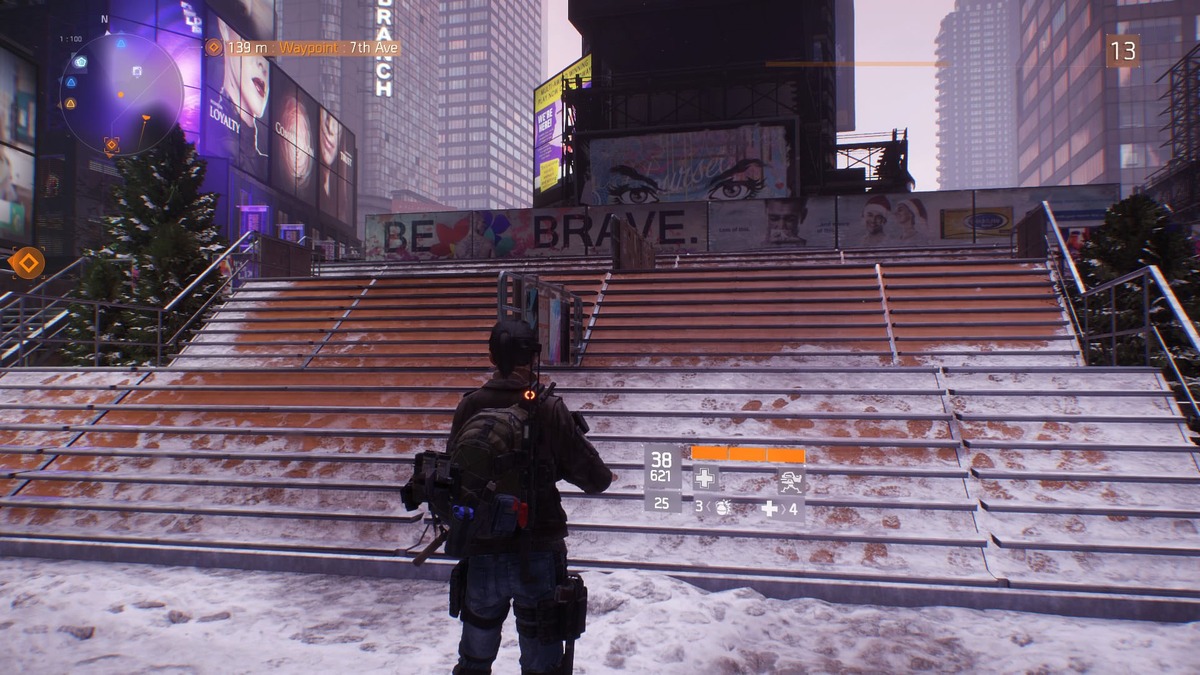Select the orange off-screen waypoint indicator
Screen dimensions: 1200x675
click(x=27, y=263)
